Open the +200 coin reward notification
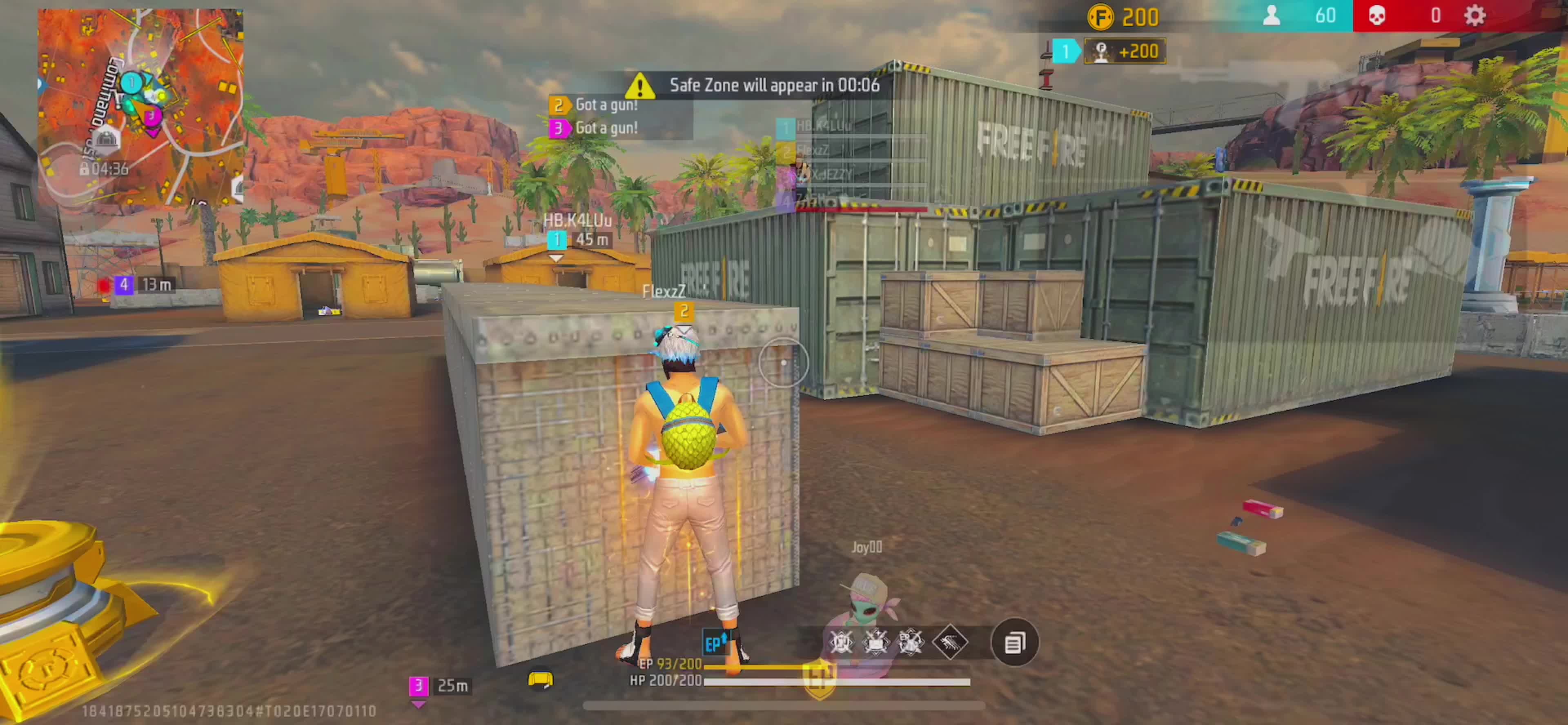The width and height of the screenshot is (1568, 725). point(1124,51)
